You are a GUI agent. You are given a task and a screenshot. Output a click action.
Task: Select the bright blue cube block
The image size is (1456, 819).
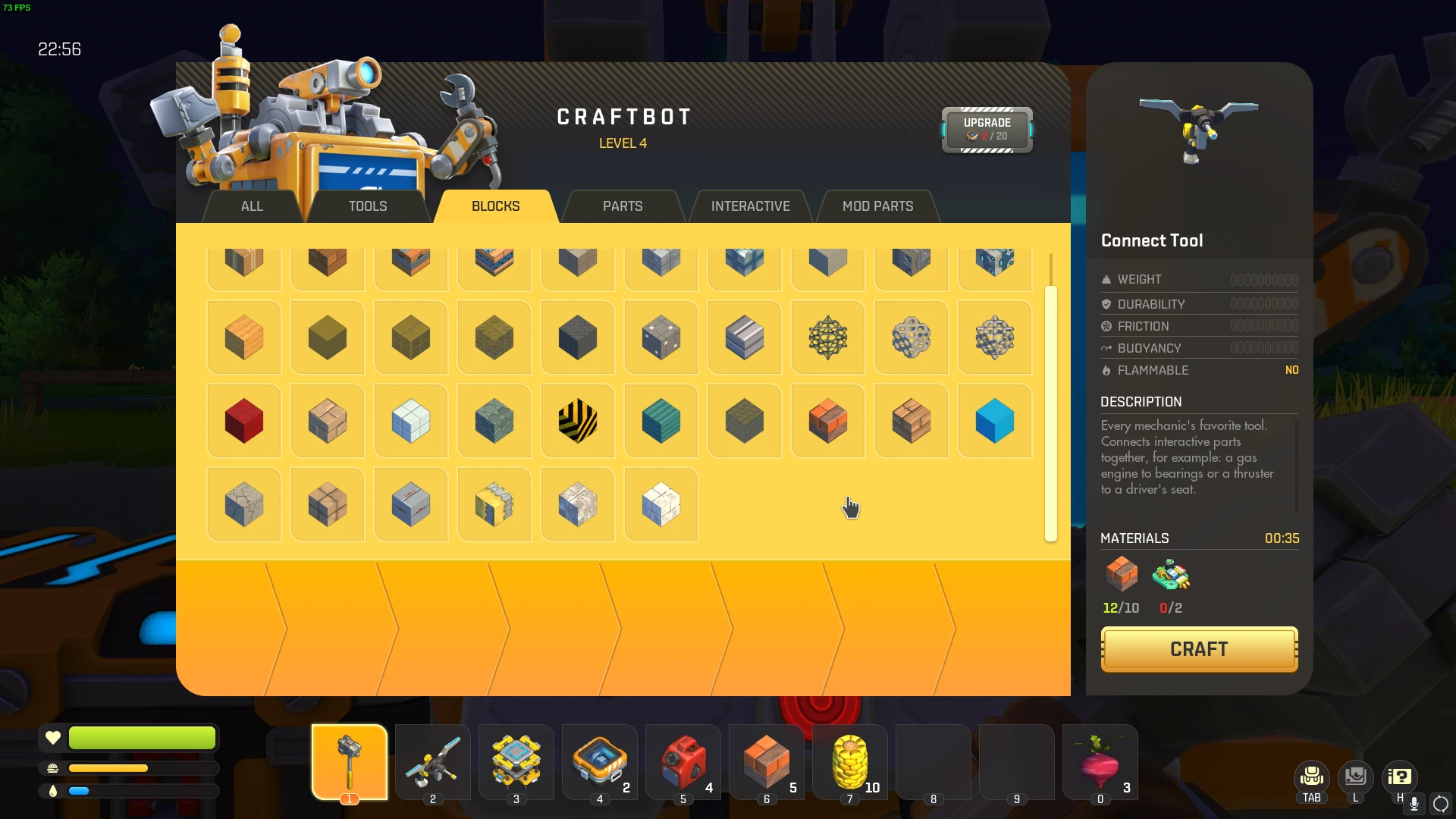(994, 421)
